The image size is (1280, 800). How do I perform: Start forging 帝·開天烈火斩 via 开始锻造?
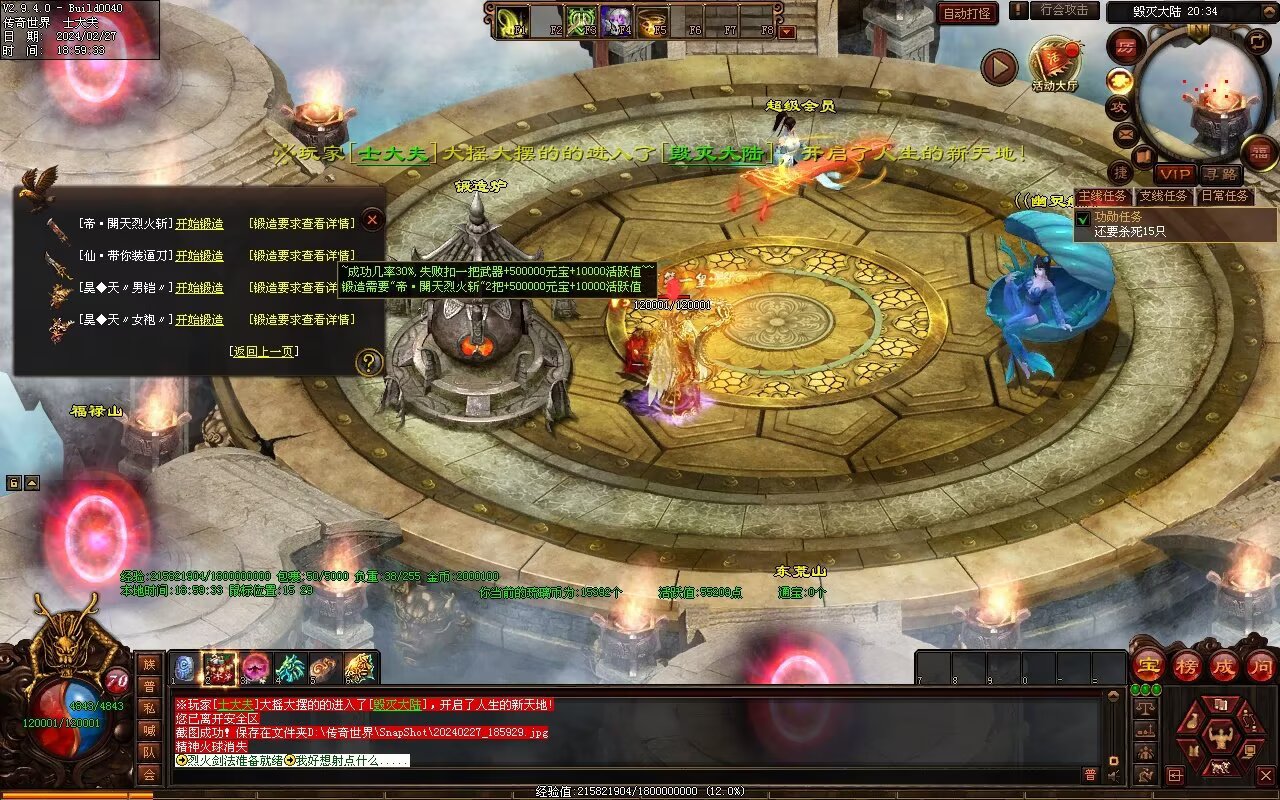[200, 224]
